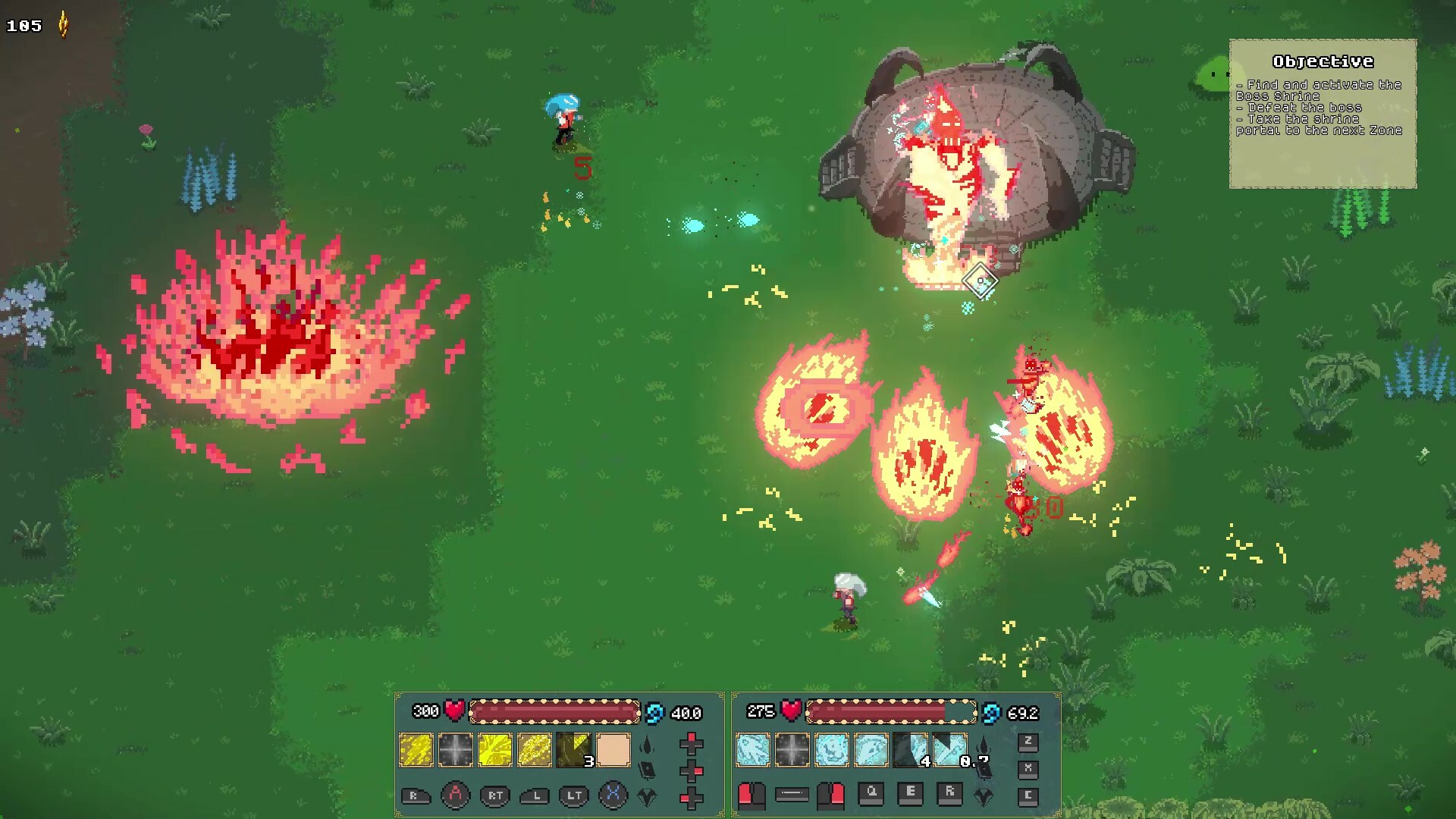The height and width of the screenshot is (819, 1456).
Task: Click the spell icon on cooldown showing 3
Action: tap(575, 749)
